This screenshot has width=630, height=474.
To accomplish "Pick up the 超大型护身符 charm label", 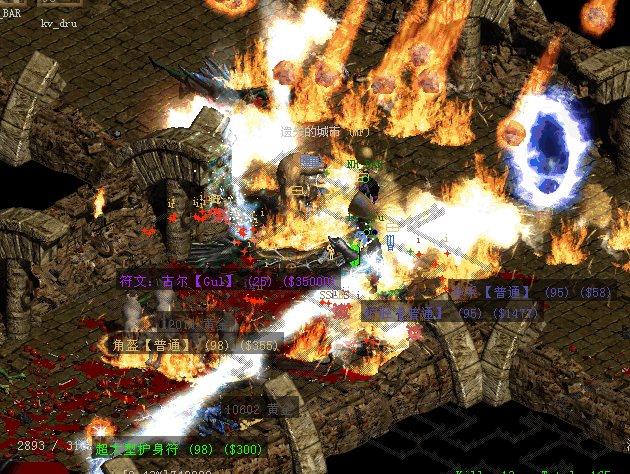I will 178,450.
